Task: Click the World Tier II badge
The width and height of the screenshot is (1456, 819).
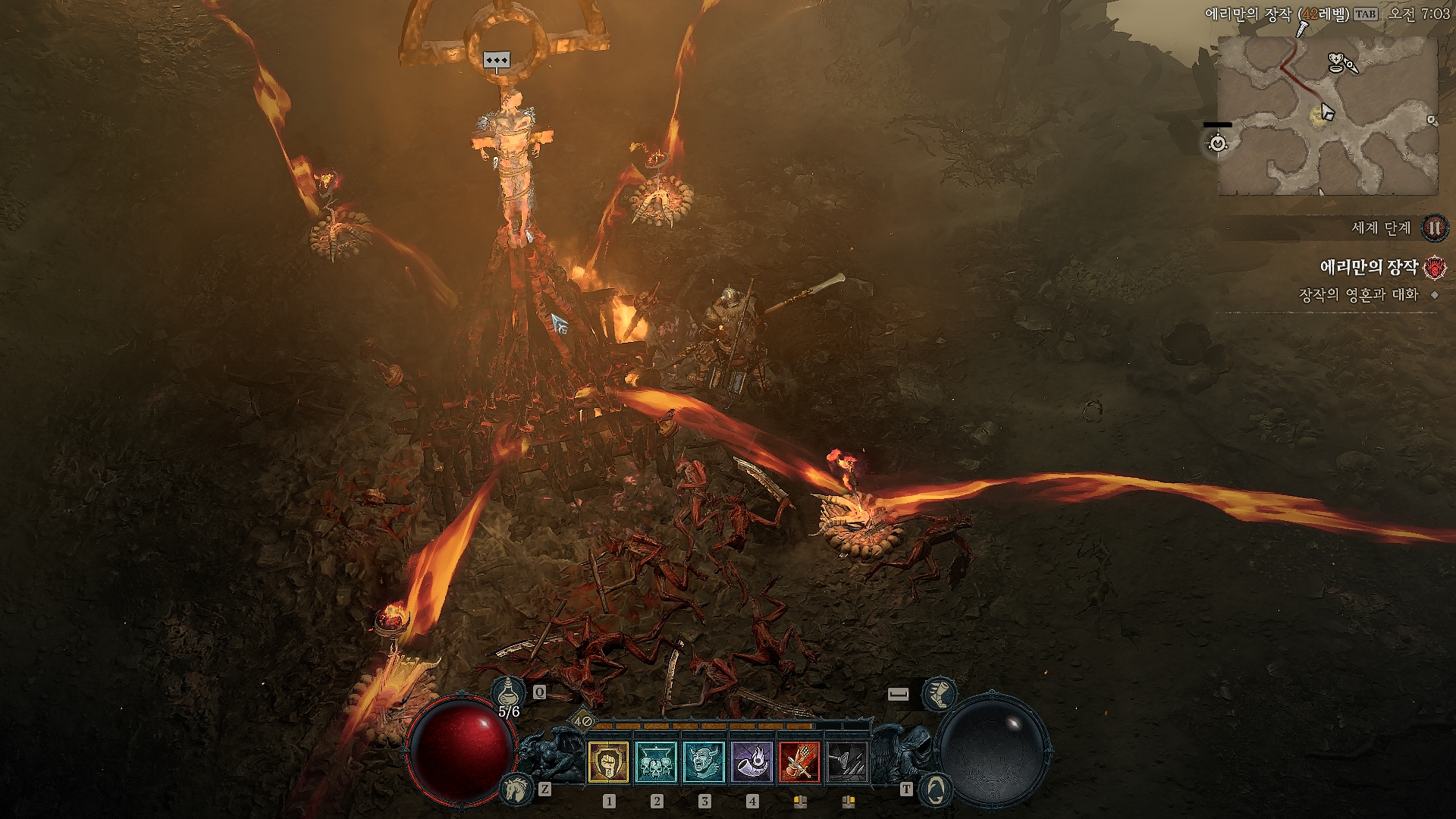Action: coord(1433,227)
